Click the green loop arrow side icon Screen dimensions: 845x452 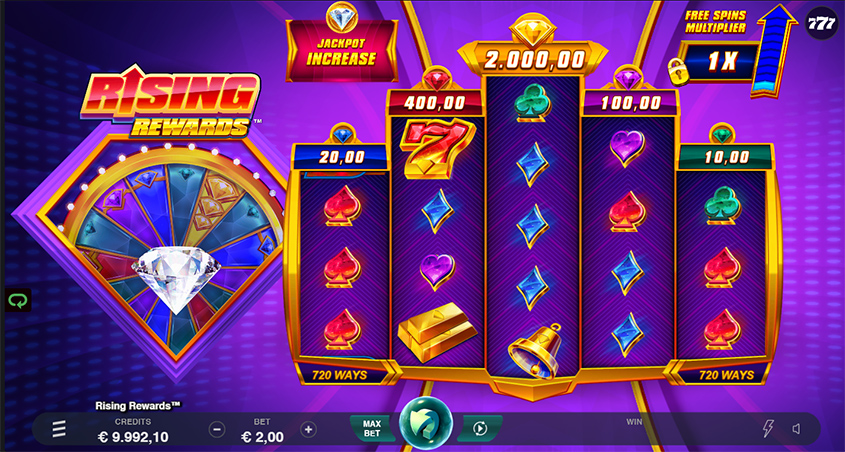pos(18,298)
